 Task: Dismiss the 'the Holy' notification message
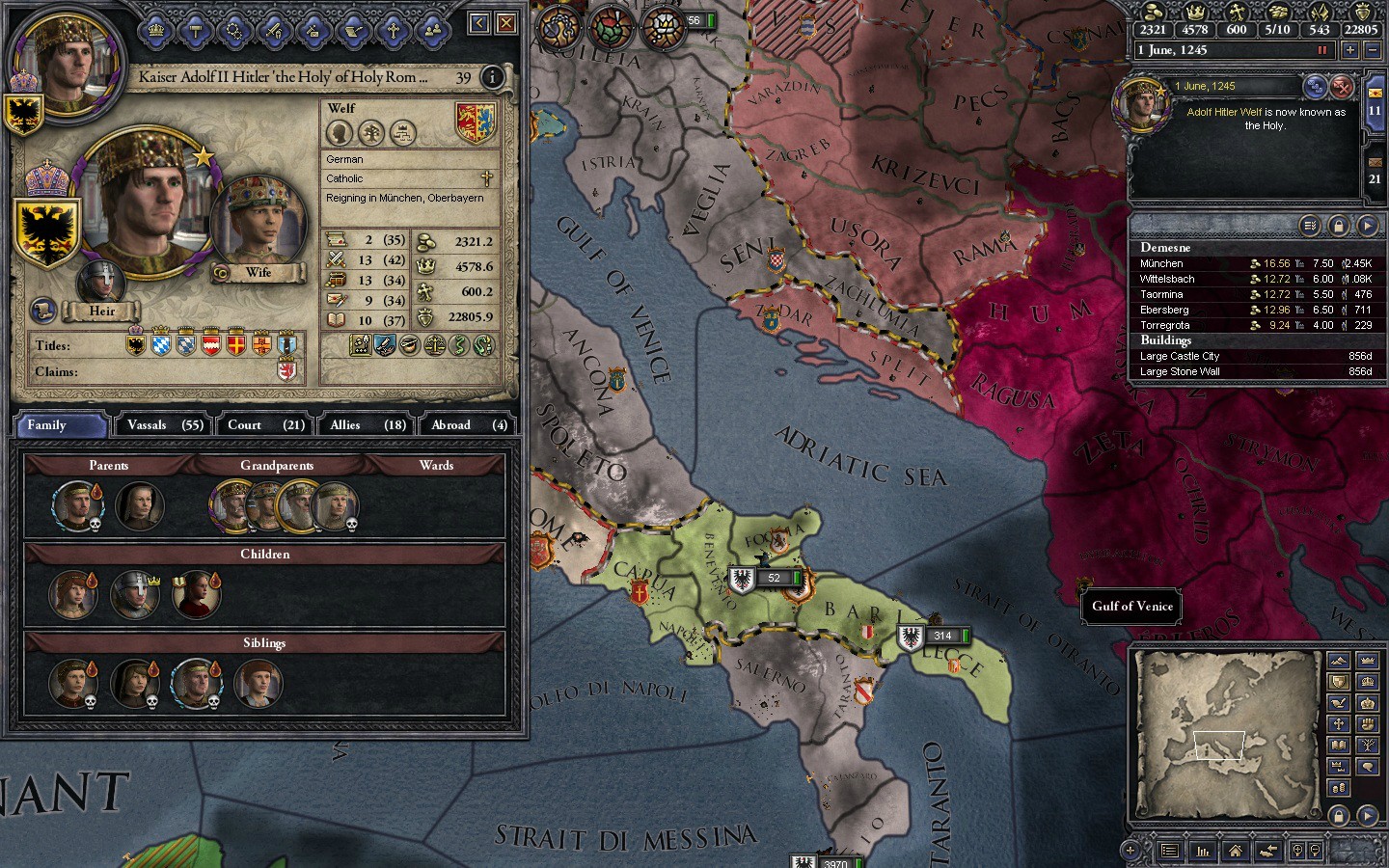click(x=1342, y=88)
